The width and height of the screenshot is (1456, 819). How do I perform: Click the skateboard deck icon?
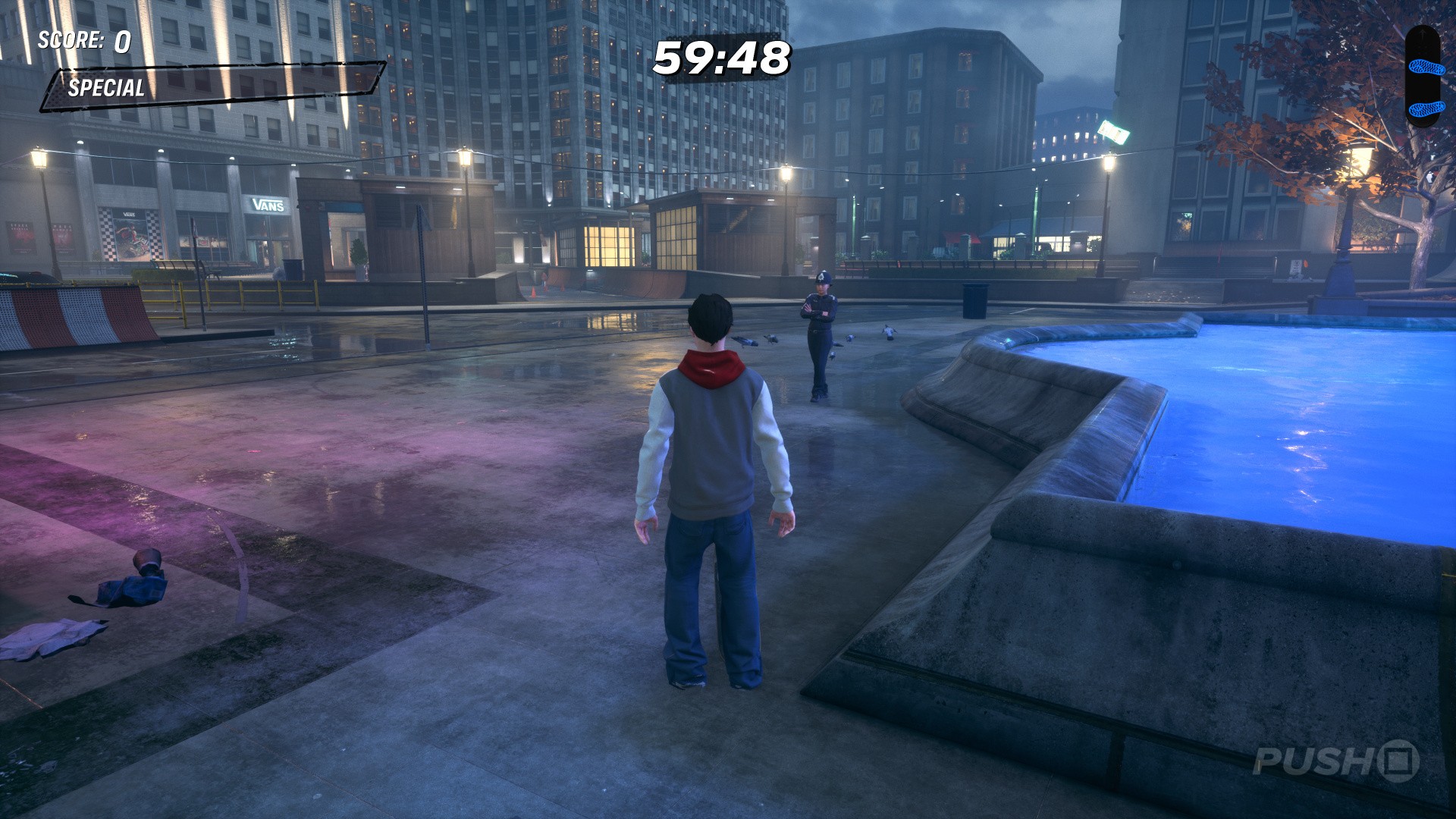[1422, 76]
